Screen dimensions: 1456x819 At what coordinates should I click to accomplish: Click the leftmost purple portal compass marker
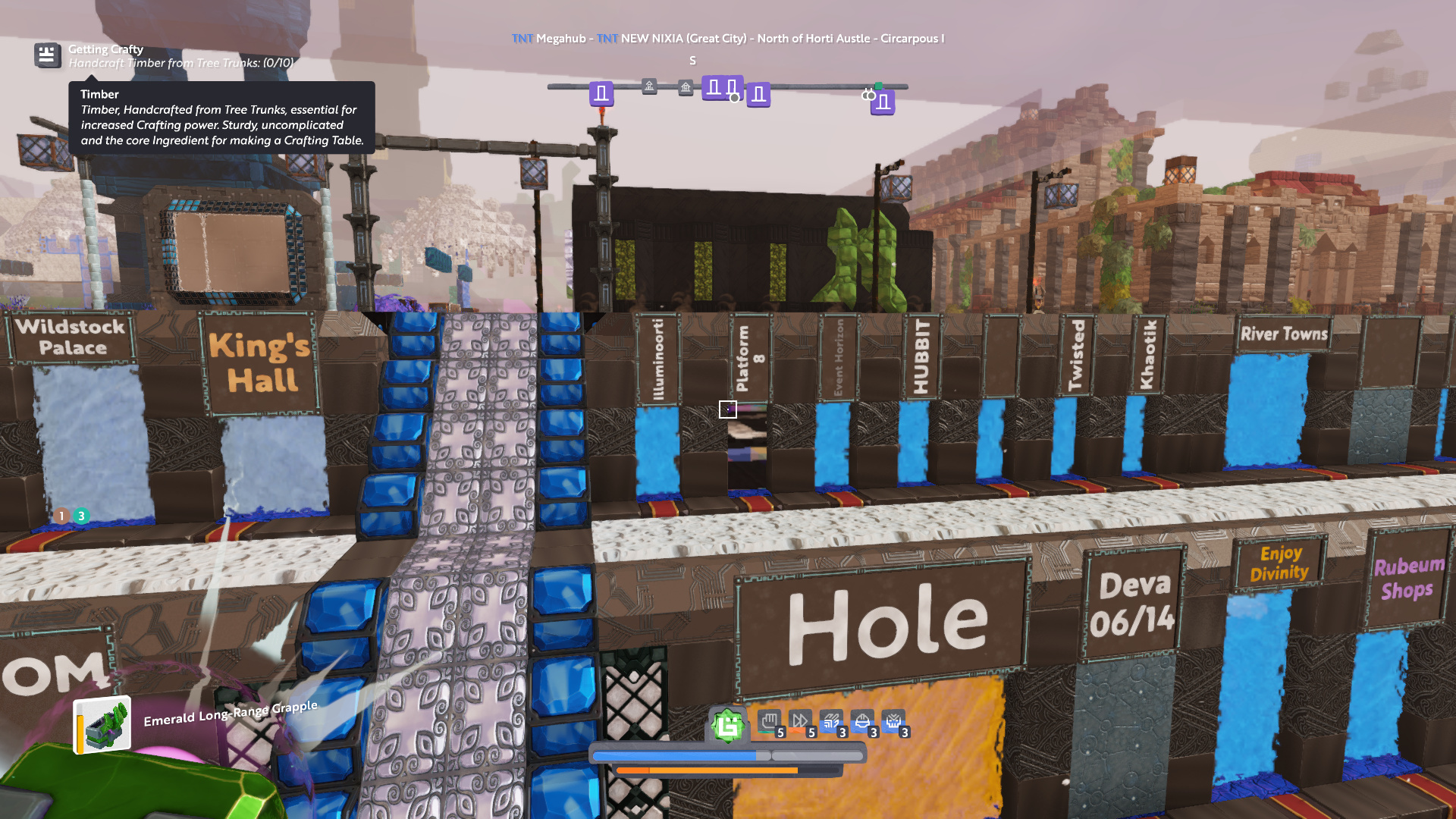click(601, 94)
